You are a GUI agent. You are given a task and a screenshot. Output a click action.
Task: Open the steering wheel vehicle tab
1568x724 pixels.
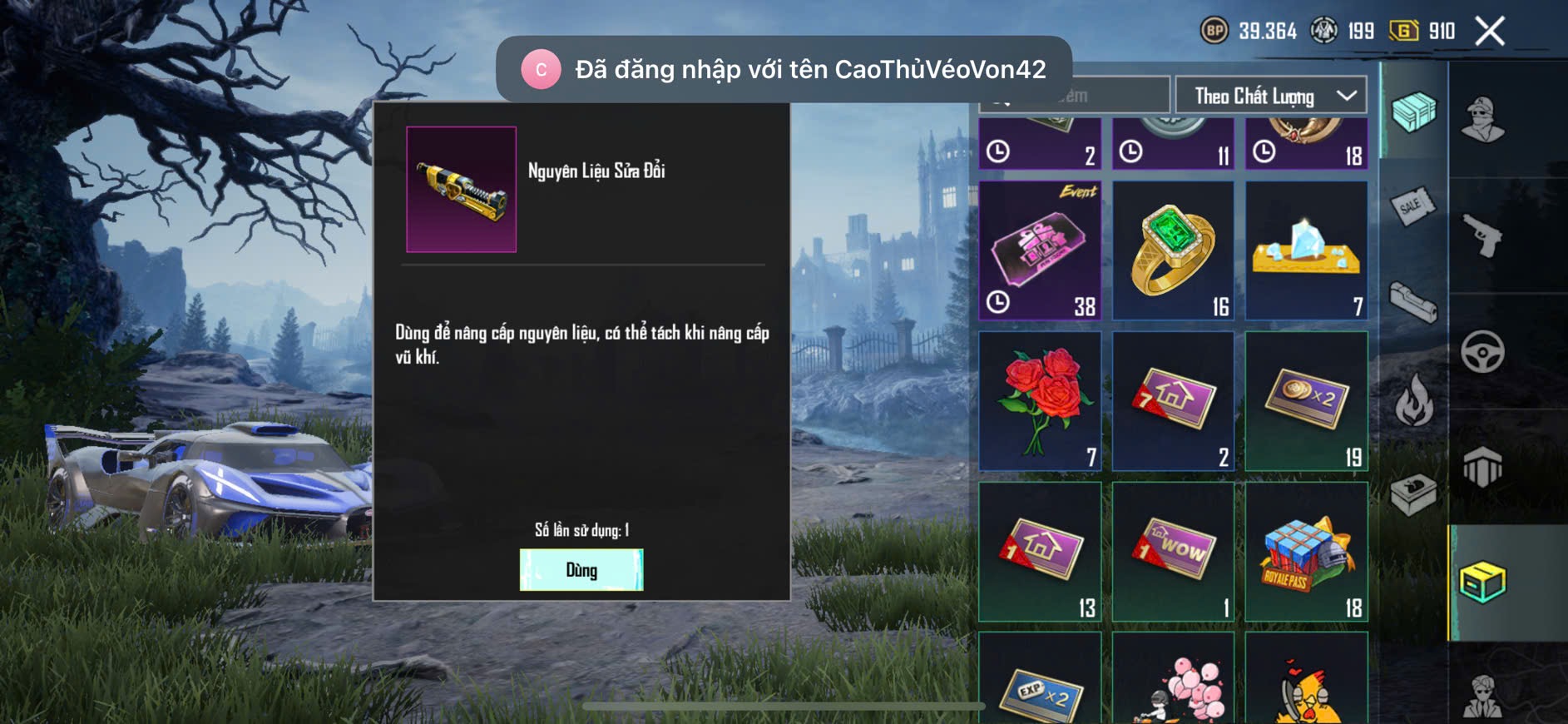click(x=1482, y=352)
